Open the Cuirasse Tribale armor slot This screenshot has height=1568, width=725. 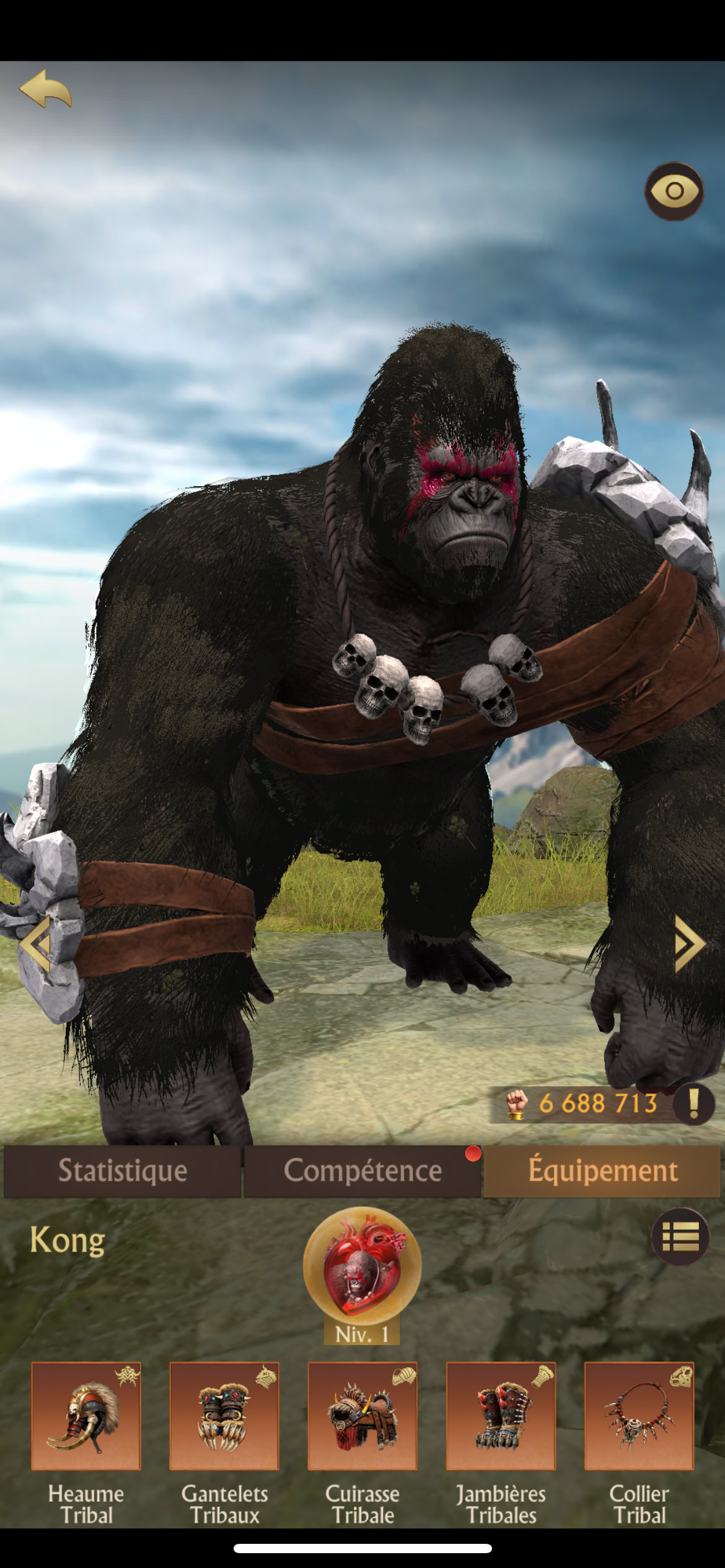point(362,1416)
